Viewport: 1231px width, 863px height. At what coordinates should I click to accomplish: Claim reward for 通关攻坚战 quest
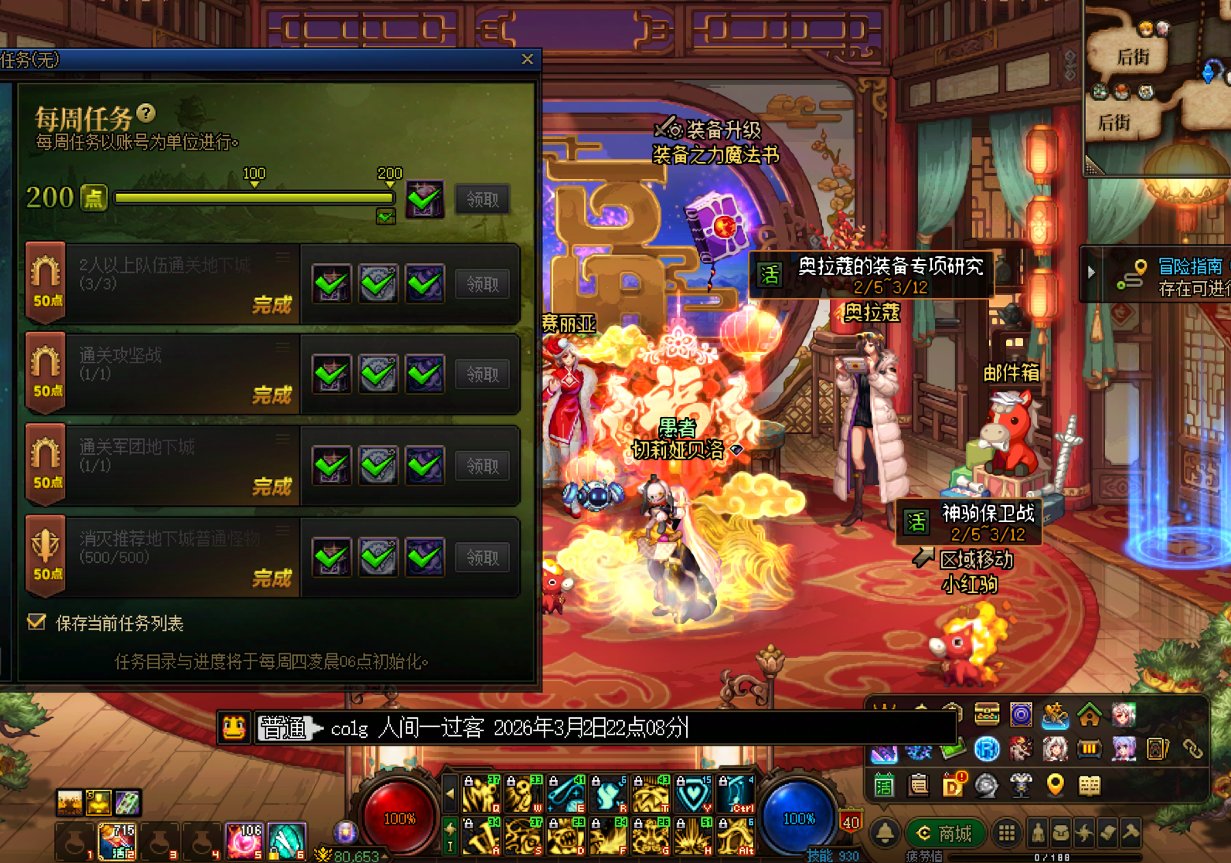[482, 375]
